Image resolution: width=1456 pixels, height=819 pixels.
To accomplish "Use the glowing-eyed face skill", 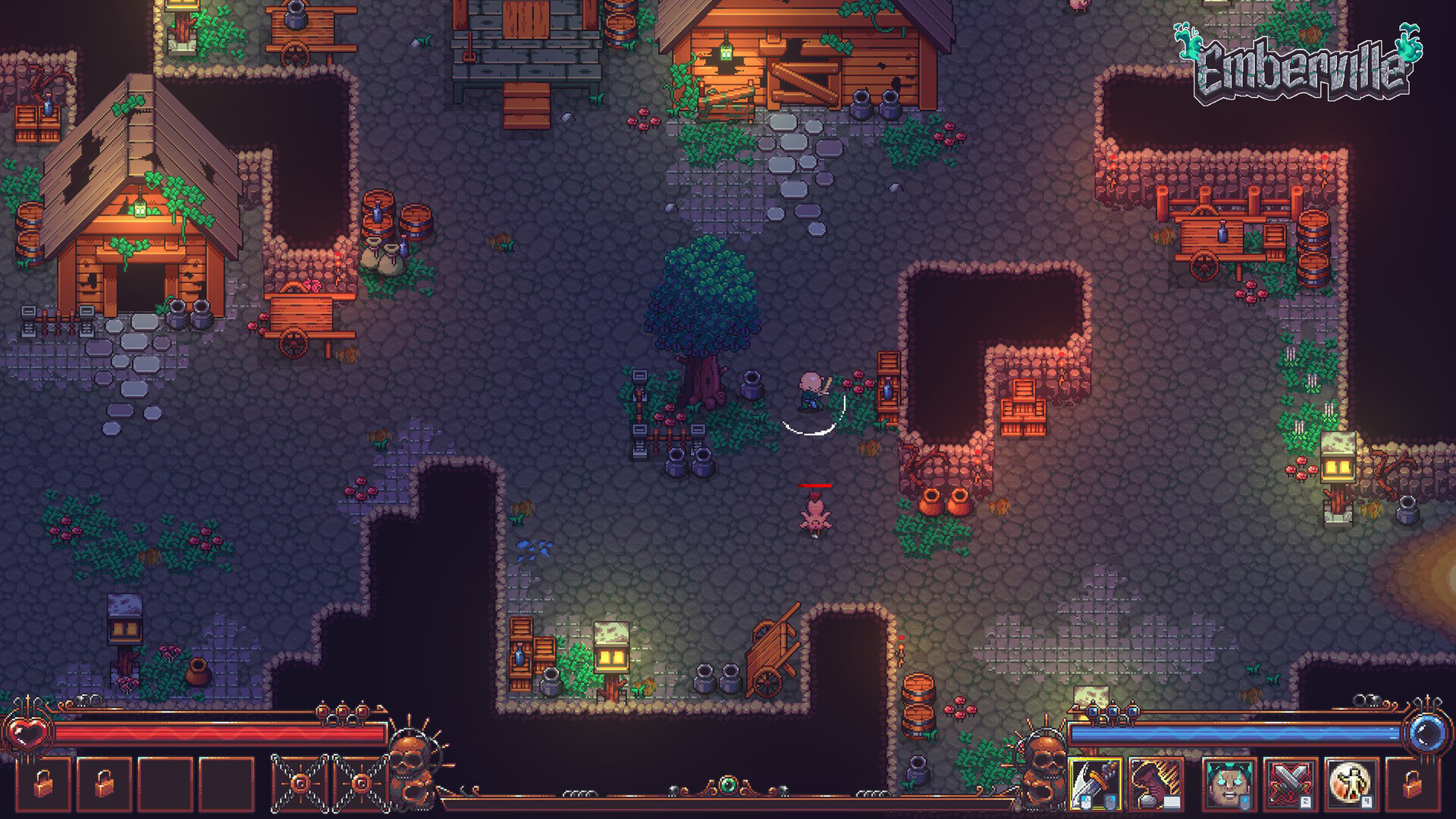I will [1228, 783].
